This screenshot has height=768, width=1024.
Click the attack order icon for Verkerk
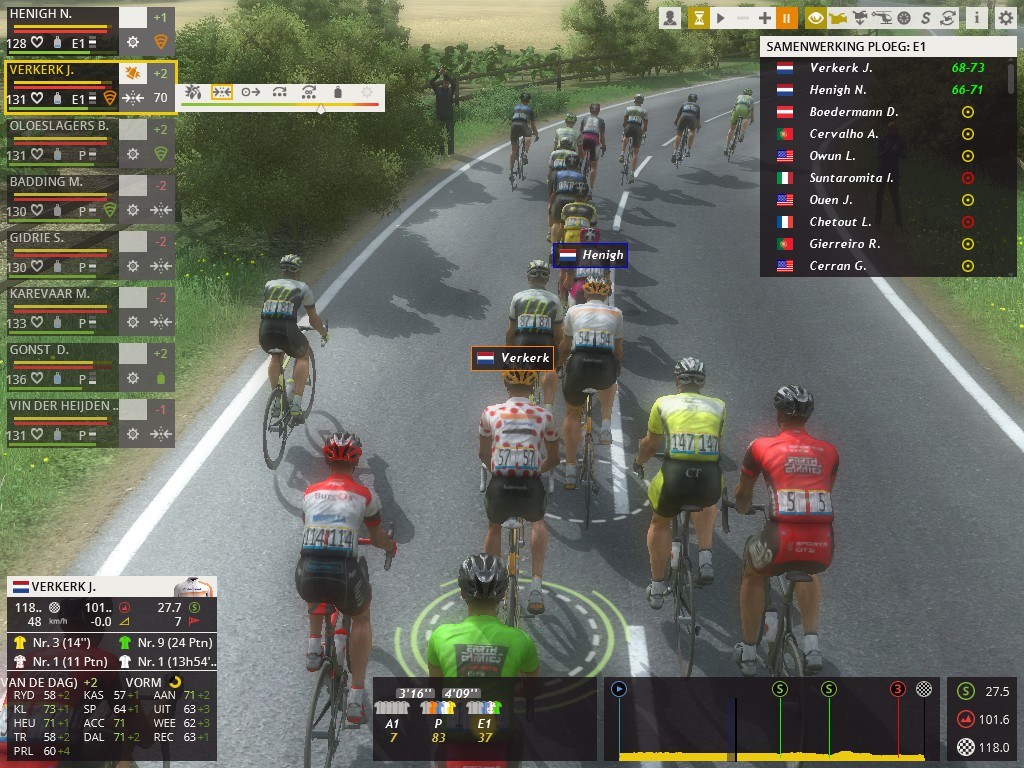pyautogui.click(x=194, y=92)
